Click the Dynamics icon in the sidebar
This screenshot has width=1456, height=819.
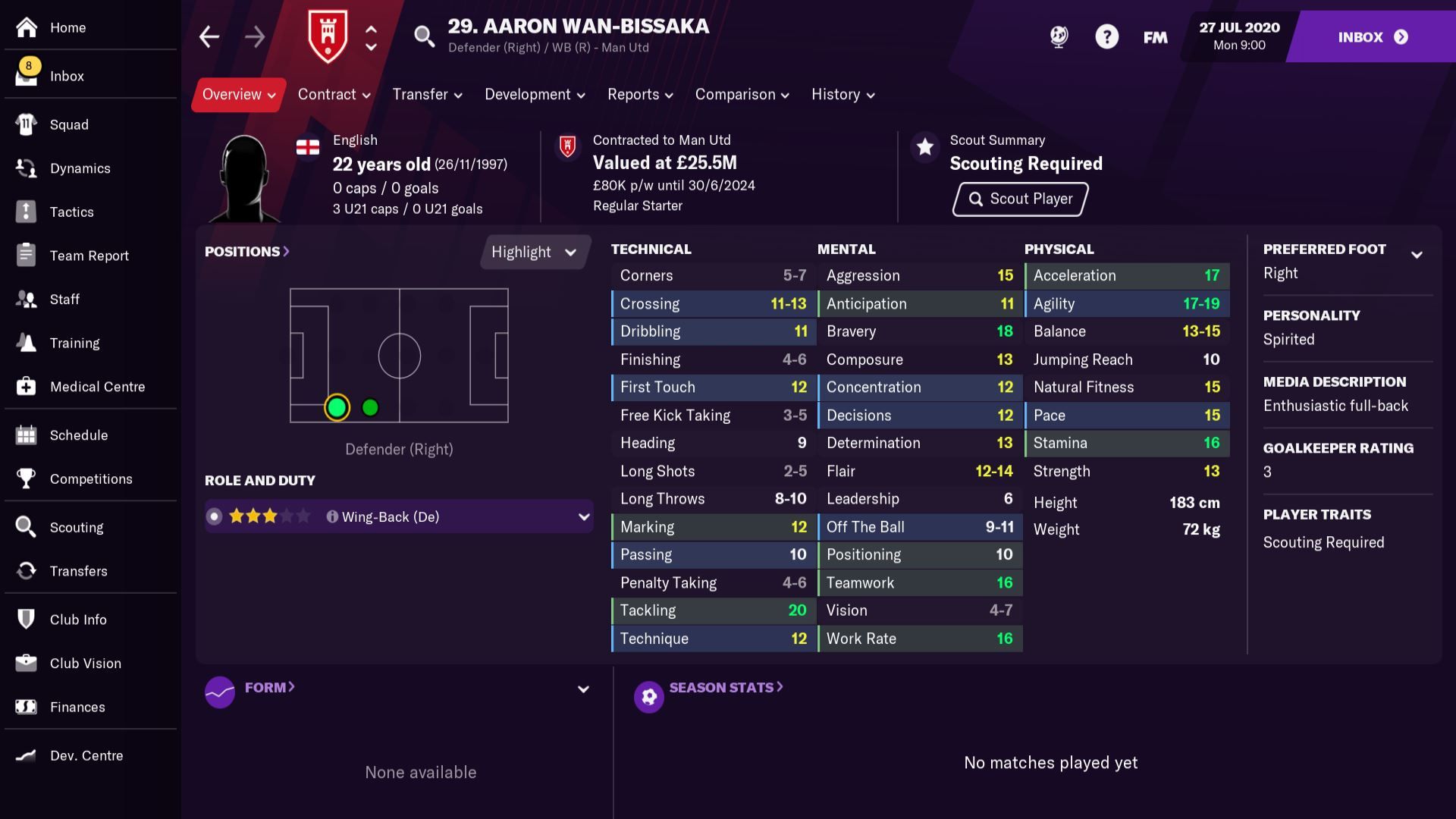coord(27,168)
